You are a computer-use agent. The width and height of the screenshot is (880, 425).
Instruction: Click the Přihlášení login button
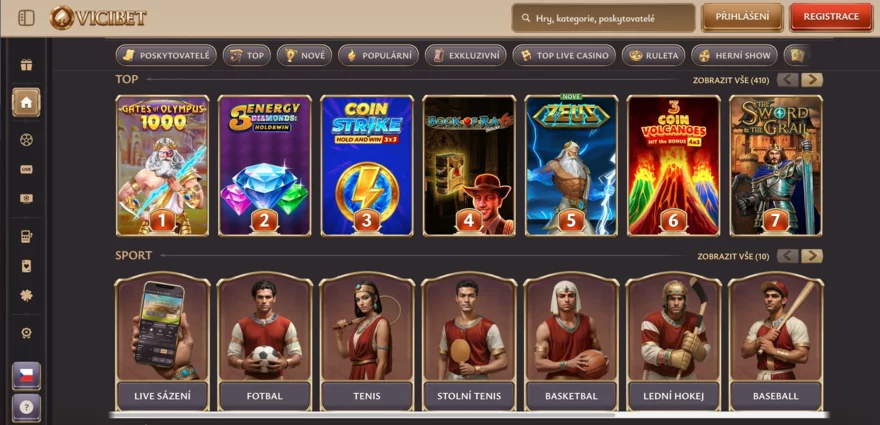(x=742, y=17)
